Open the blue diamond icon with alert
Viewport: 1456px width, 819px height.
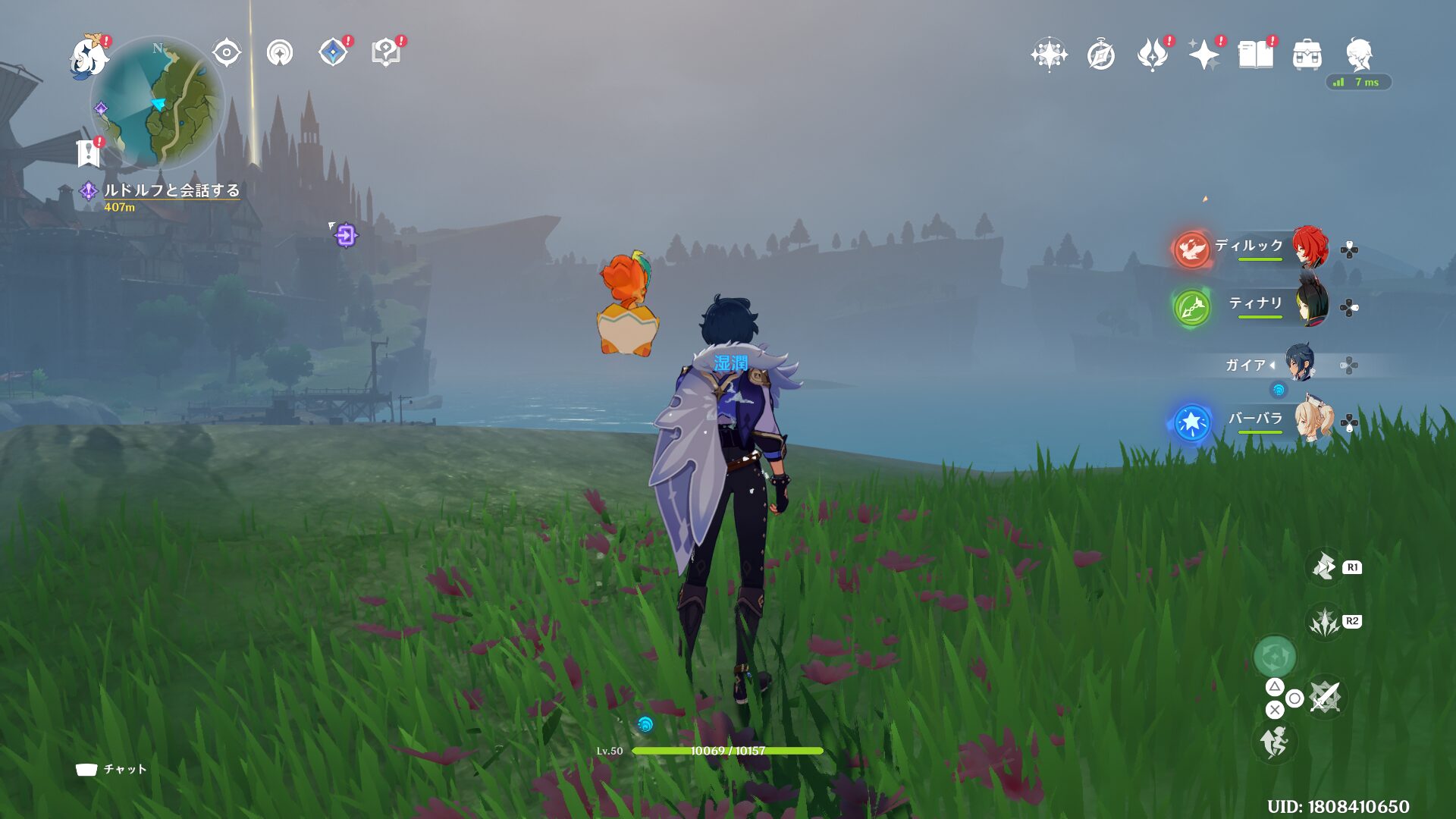click(x=333, y=53)
